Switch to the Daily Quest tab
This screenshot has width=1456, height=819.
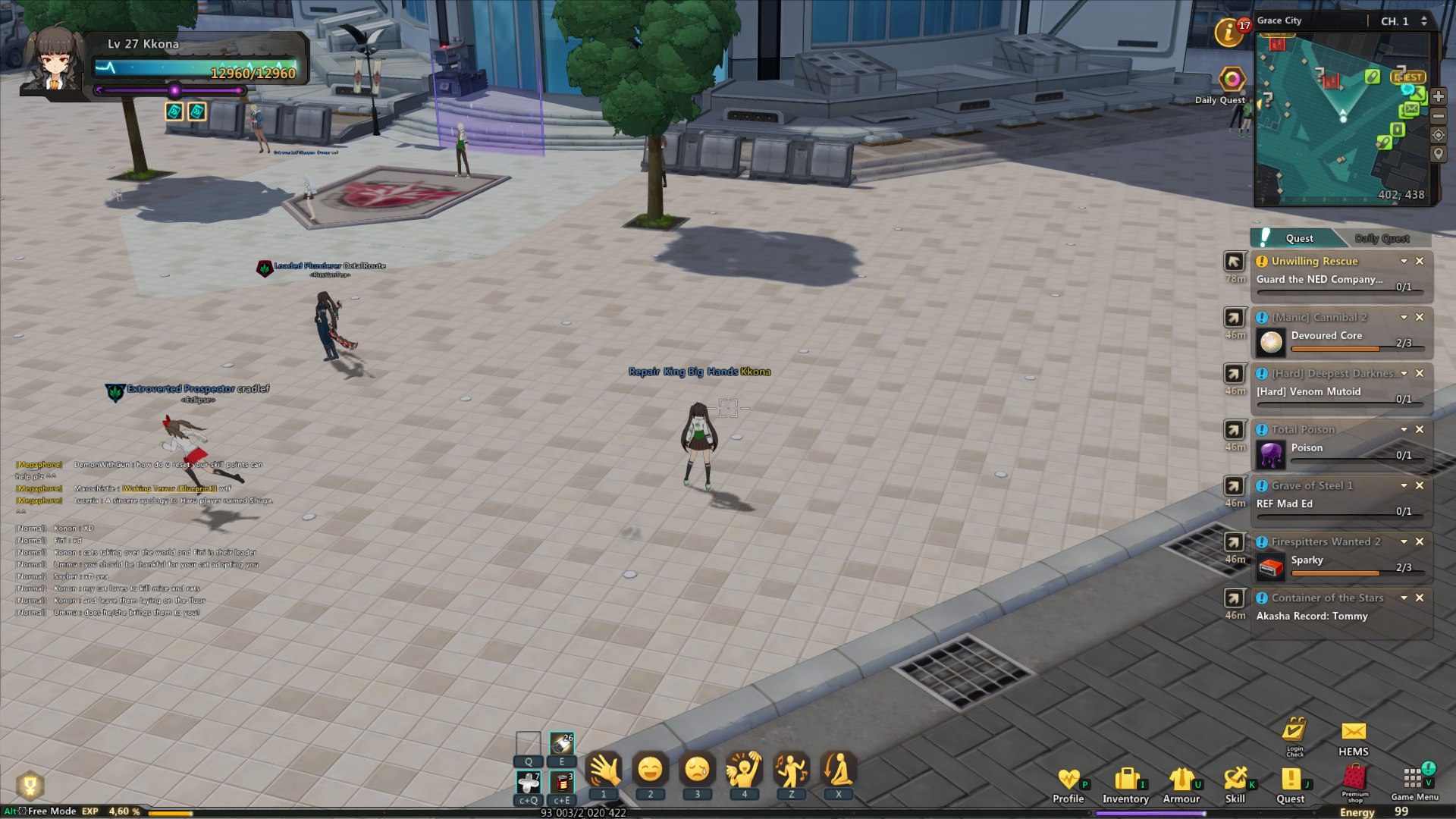coord(1382,238)
